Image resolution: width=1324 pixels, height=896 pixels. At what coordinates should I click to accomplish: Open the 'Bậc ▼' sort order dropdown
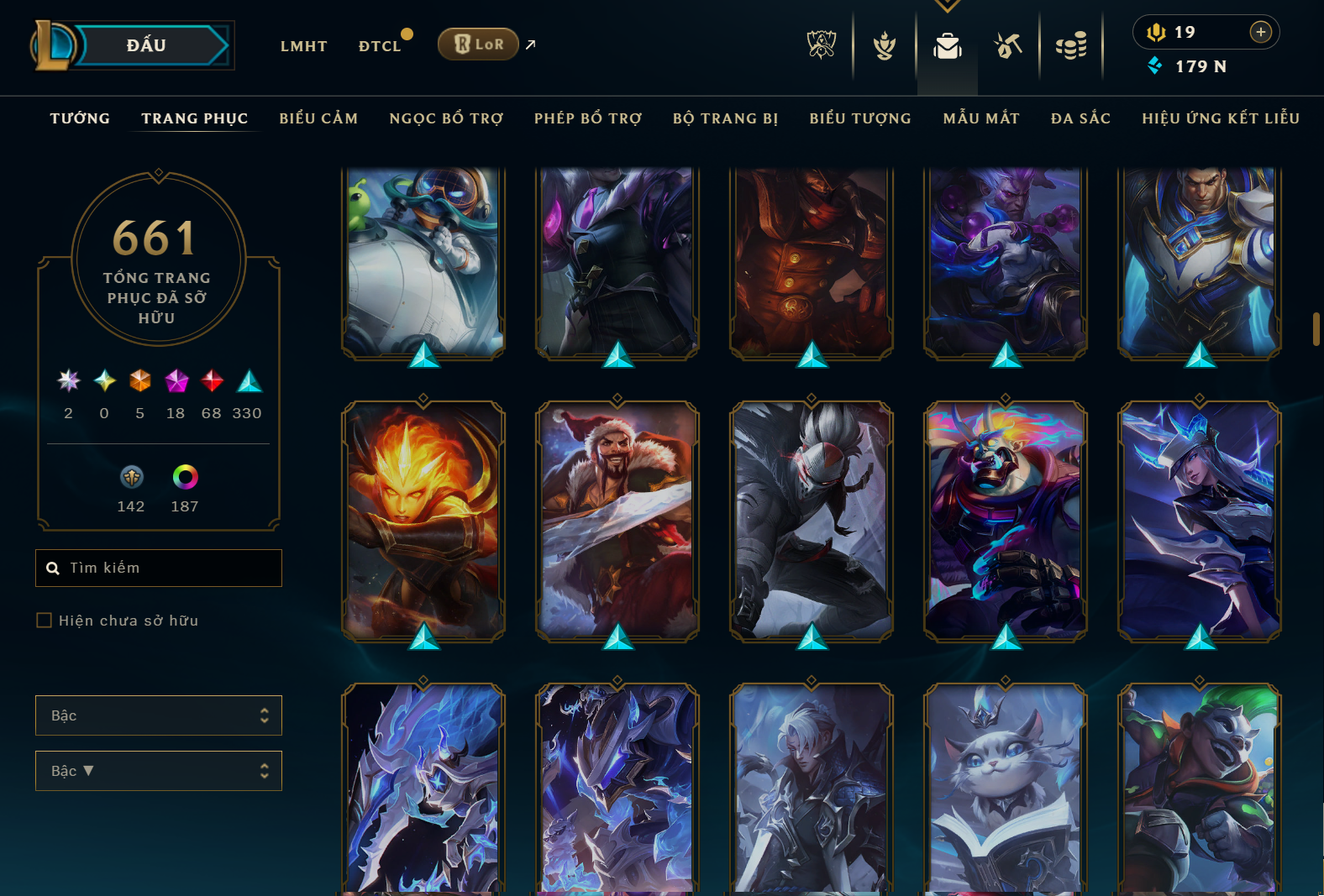[158, 770]
